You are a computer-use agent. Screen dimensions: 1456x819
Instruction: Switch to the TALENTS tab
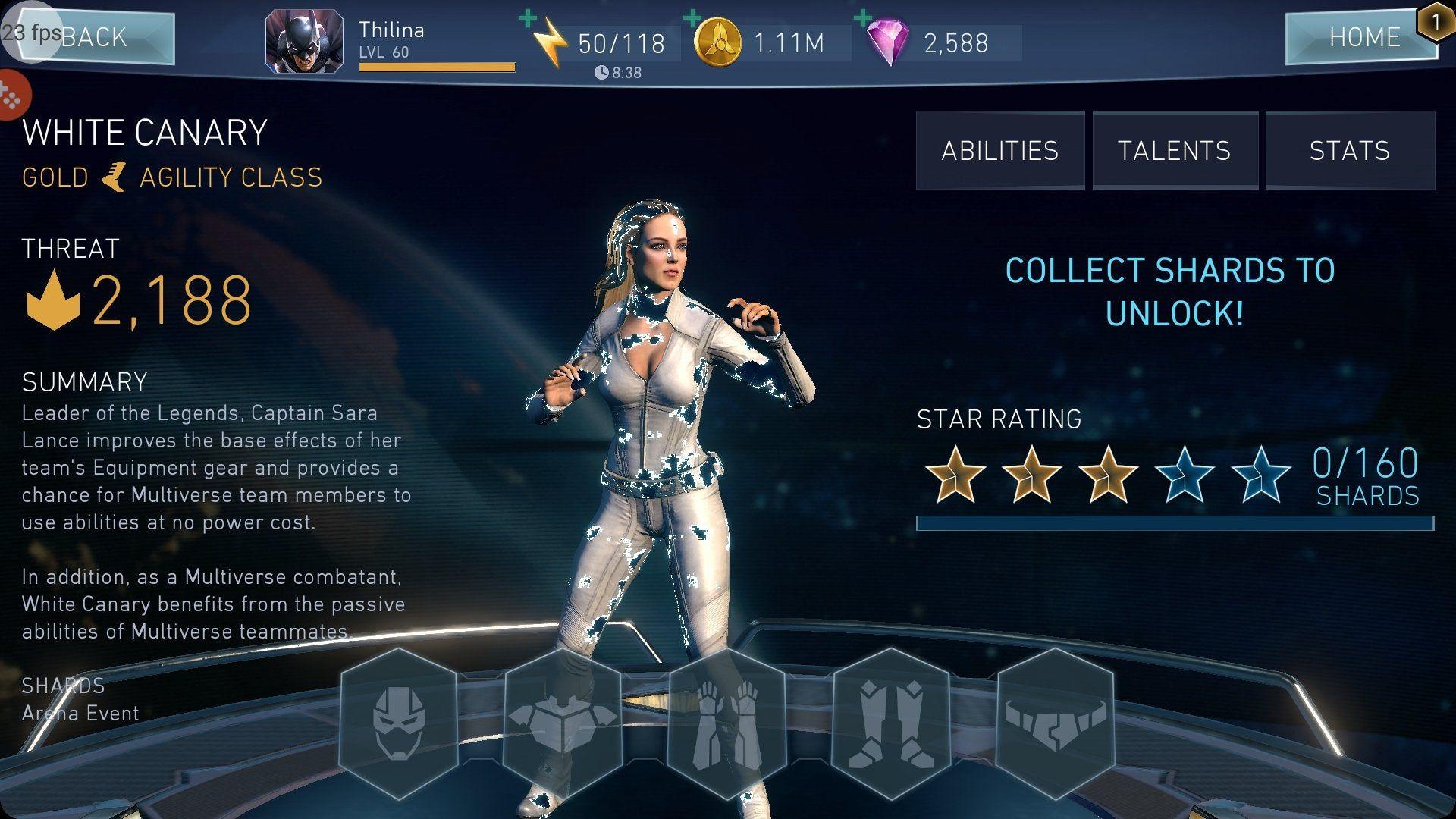1174,151
